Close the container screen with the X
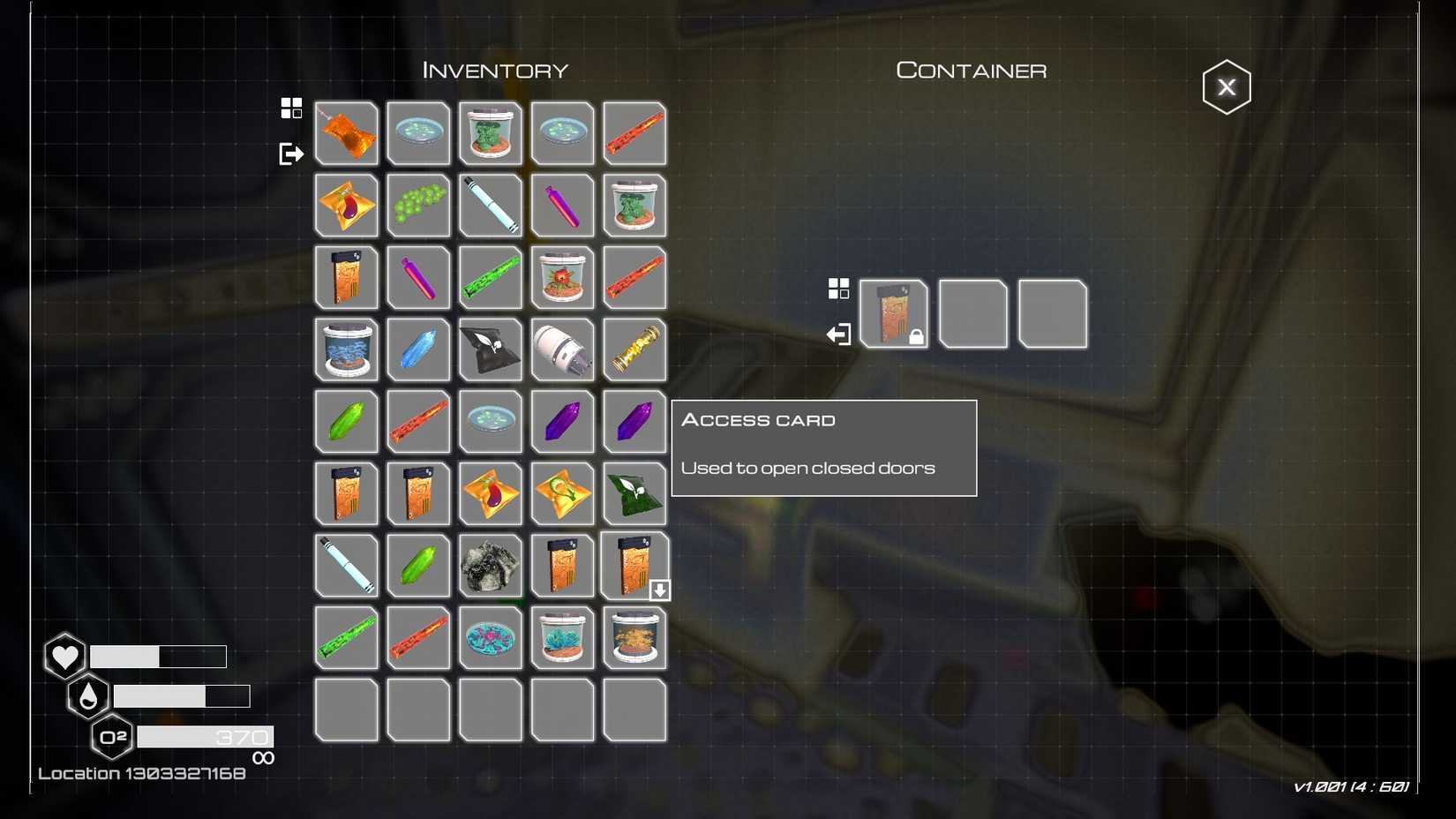 (x=1227, y=86)
